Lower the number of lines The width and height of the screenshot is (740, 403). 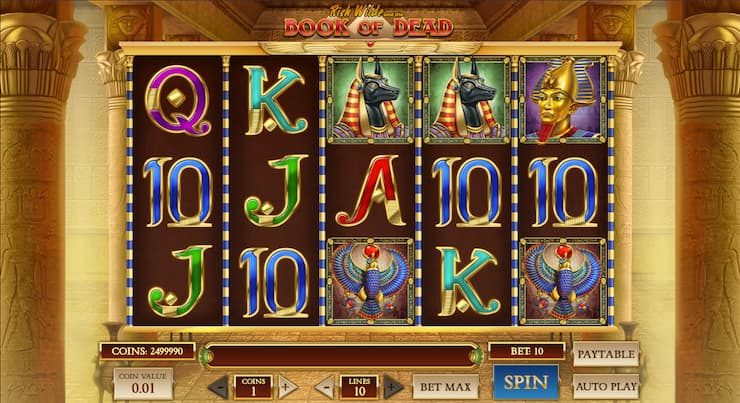point(324,387)
